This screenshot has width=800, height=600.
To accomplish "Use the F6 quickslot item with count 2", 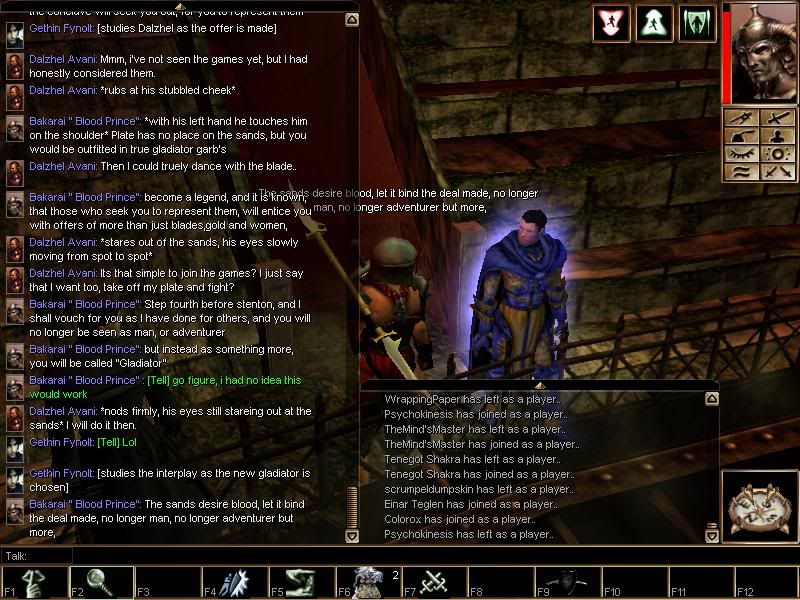I will click(366, 583).
